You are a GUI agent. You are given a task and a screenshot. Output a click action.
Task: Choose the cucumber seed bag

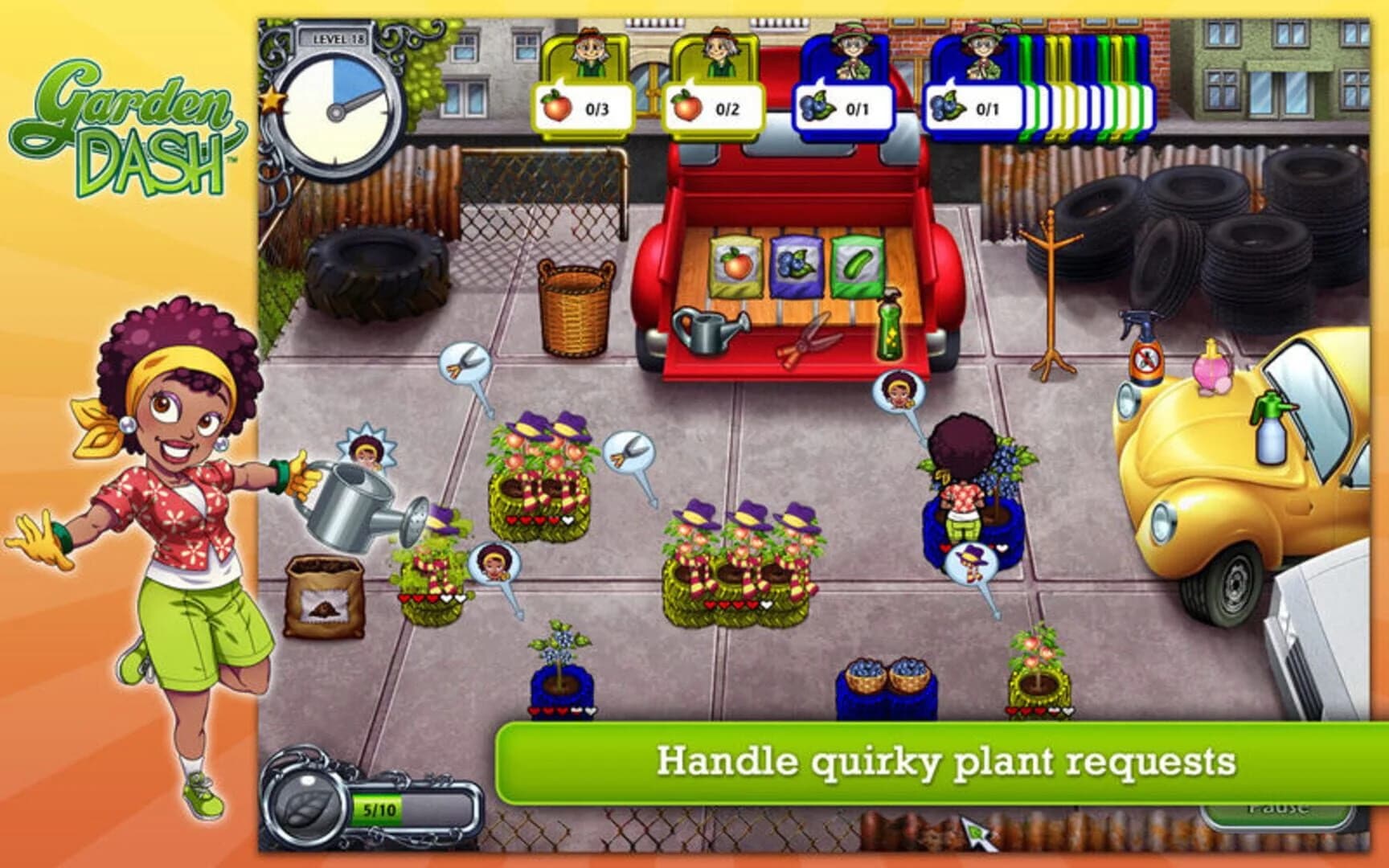click(x=856, y=265)
